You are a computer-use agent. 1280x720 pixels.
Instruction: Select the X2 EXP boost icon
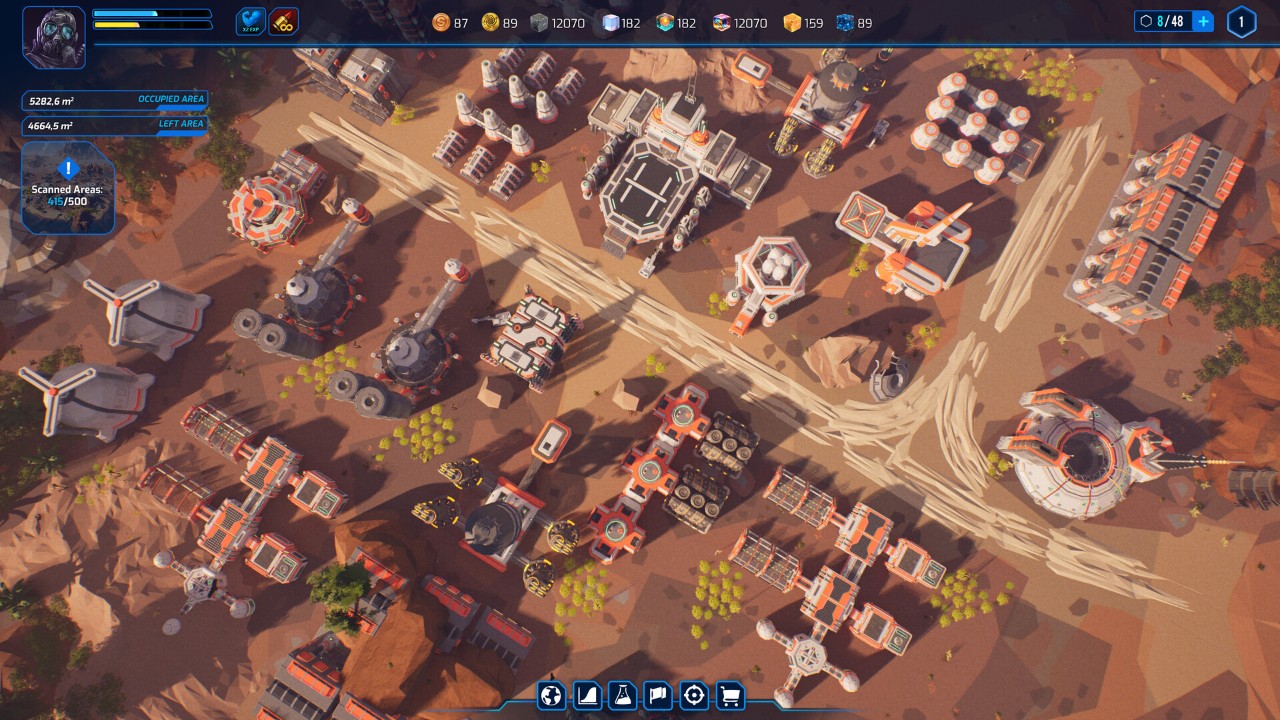tap(251, 21)
